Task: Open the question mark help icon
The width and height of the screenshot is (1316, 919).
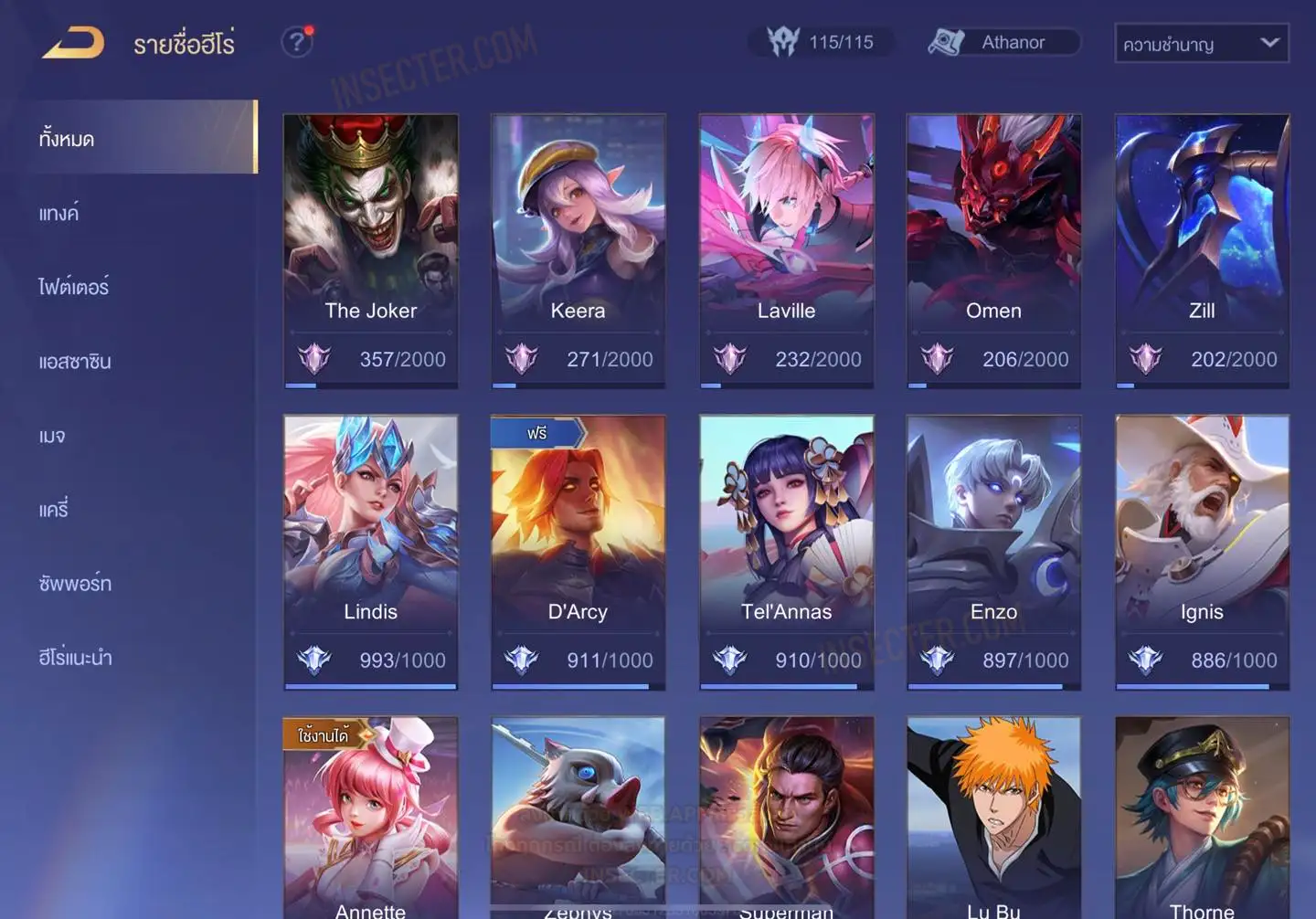Action: pyautogui.click(x=296, y=42)
